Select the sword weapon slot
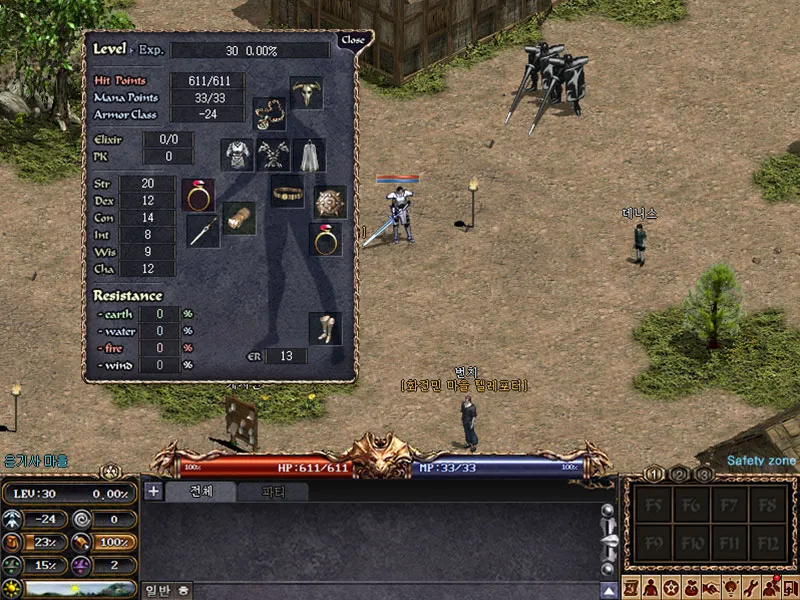Viewport: 800px width, 600px height. coord(203,231)
